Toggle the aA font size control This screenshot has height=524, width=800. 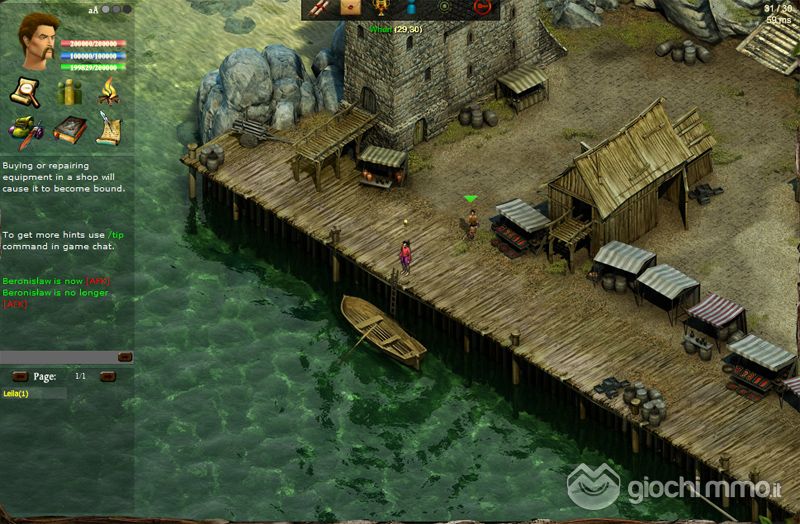[93, 9]
